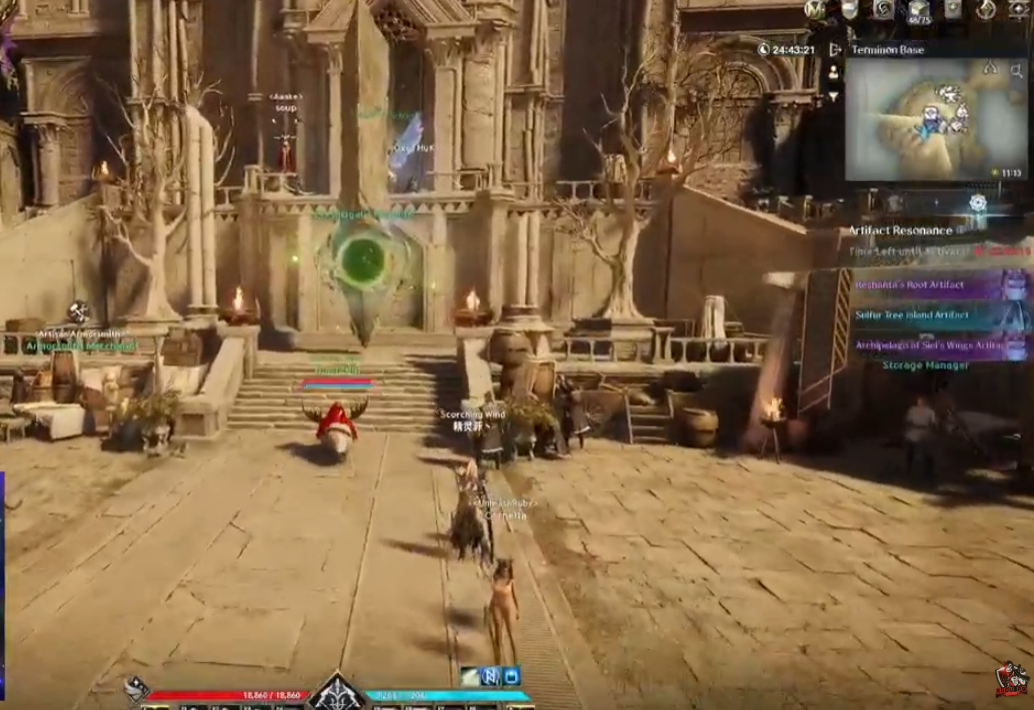Click the blue square buff icon
Image resolution: width=1034 pixels, height=710 pixels.
pos(511,676)
